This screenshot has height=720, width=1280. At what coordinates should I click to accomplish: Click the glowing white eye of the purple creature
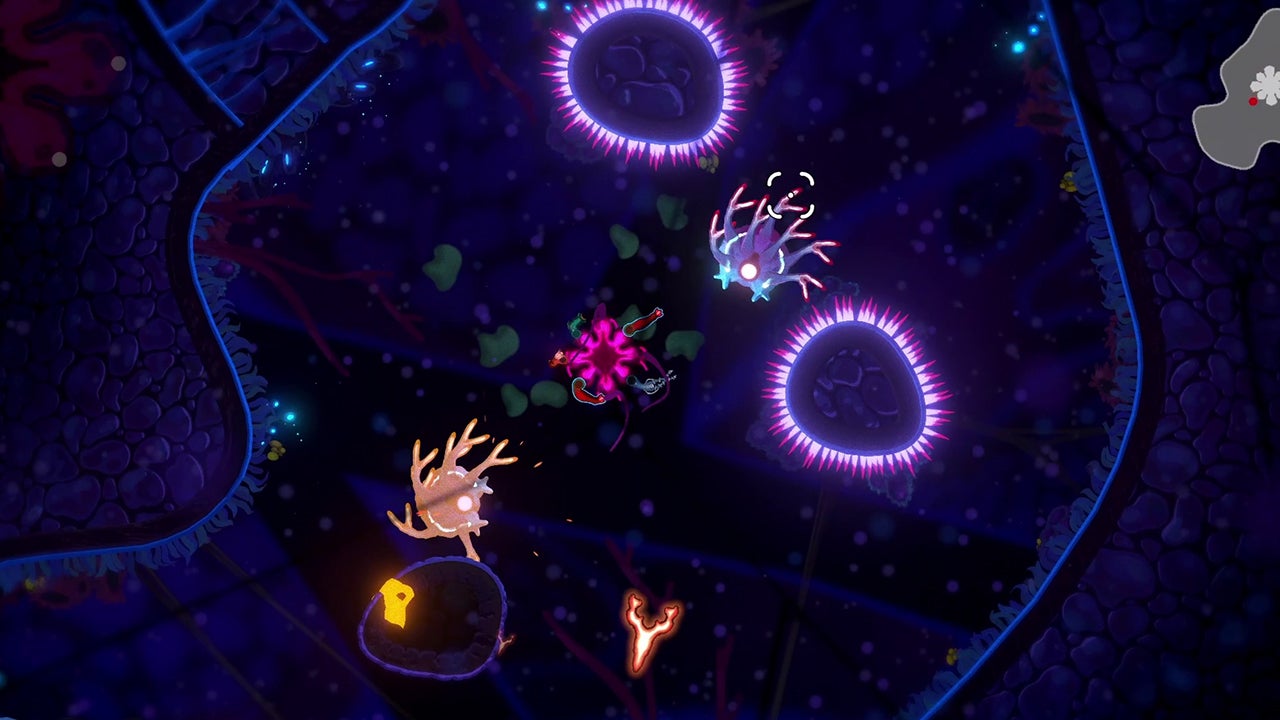pos(746,267)
